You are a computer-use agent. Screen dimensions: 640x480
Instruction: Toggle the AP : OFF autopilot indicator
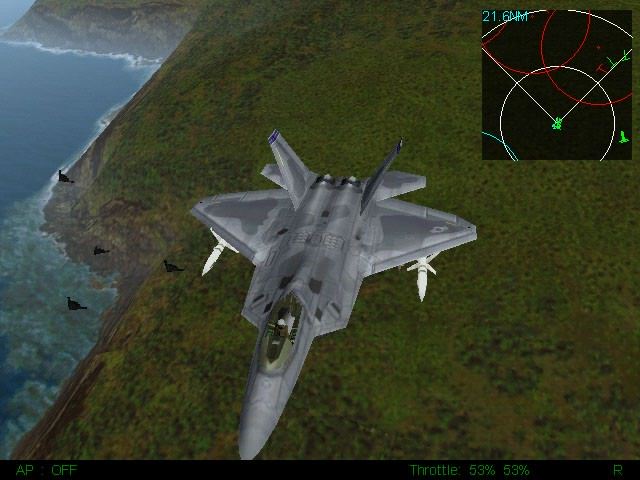point(46,469)
